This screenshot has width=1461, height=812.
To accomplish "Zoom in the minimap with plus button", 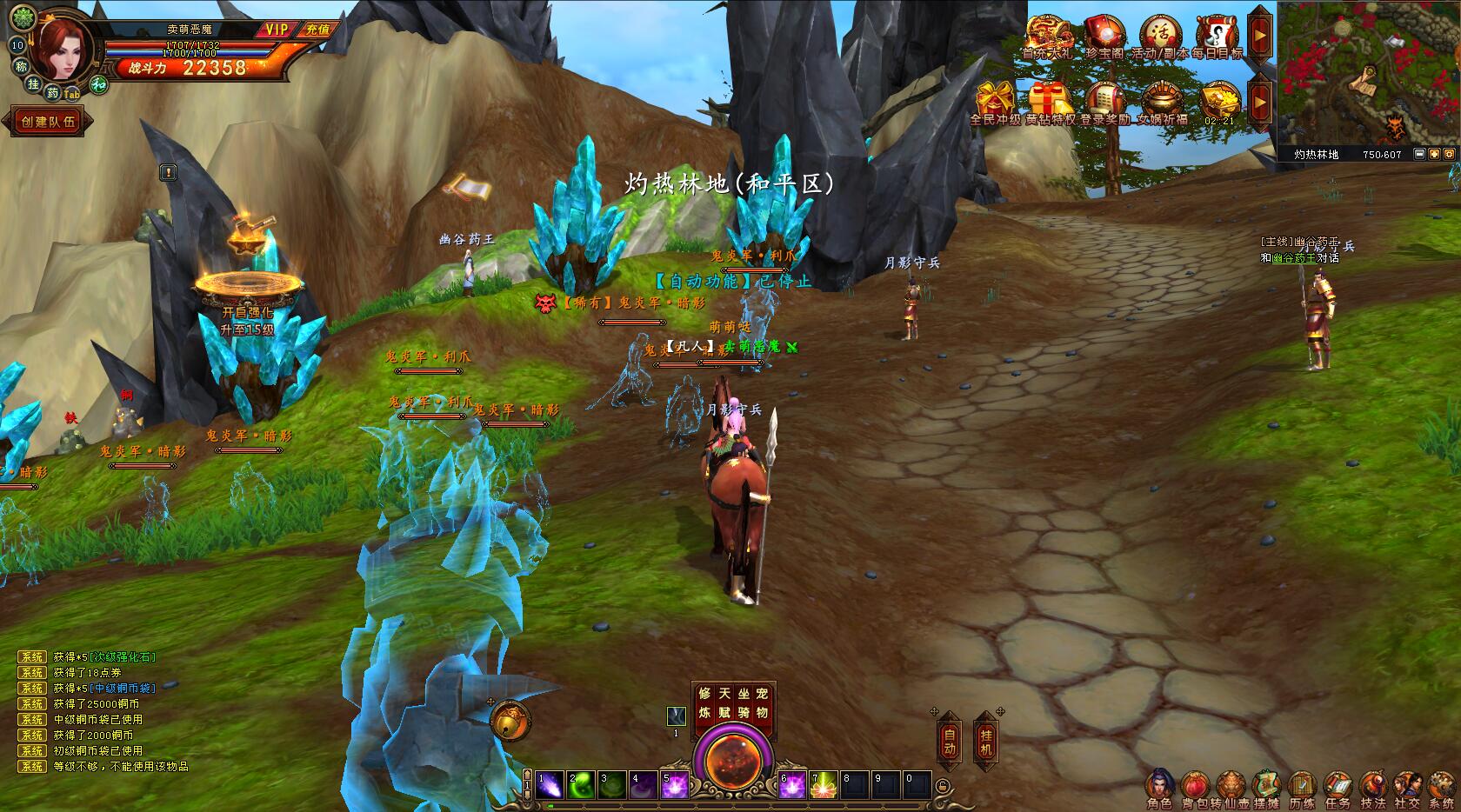I will pos(1434,154).
